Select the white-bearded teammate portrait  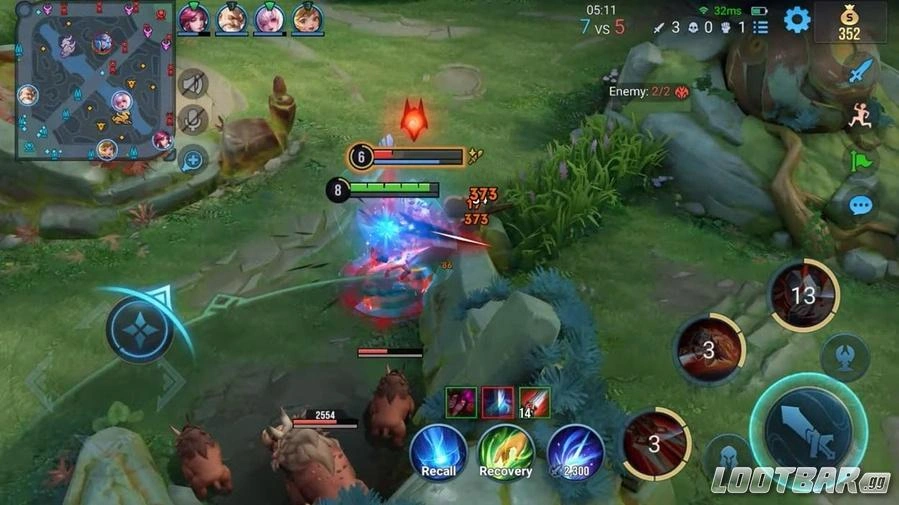232,18
